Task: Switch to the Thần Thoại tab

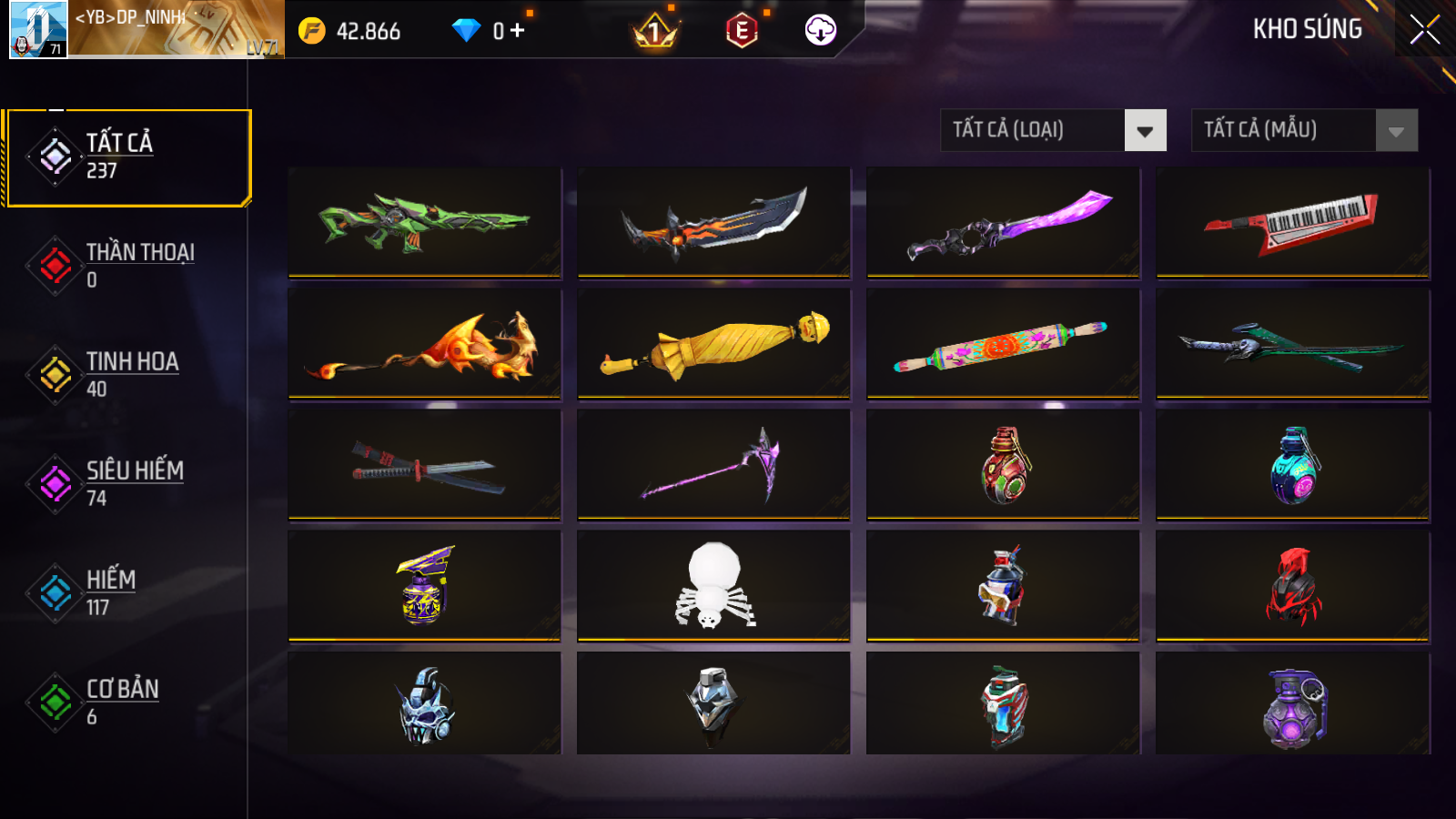Action: pos(127,266)
